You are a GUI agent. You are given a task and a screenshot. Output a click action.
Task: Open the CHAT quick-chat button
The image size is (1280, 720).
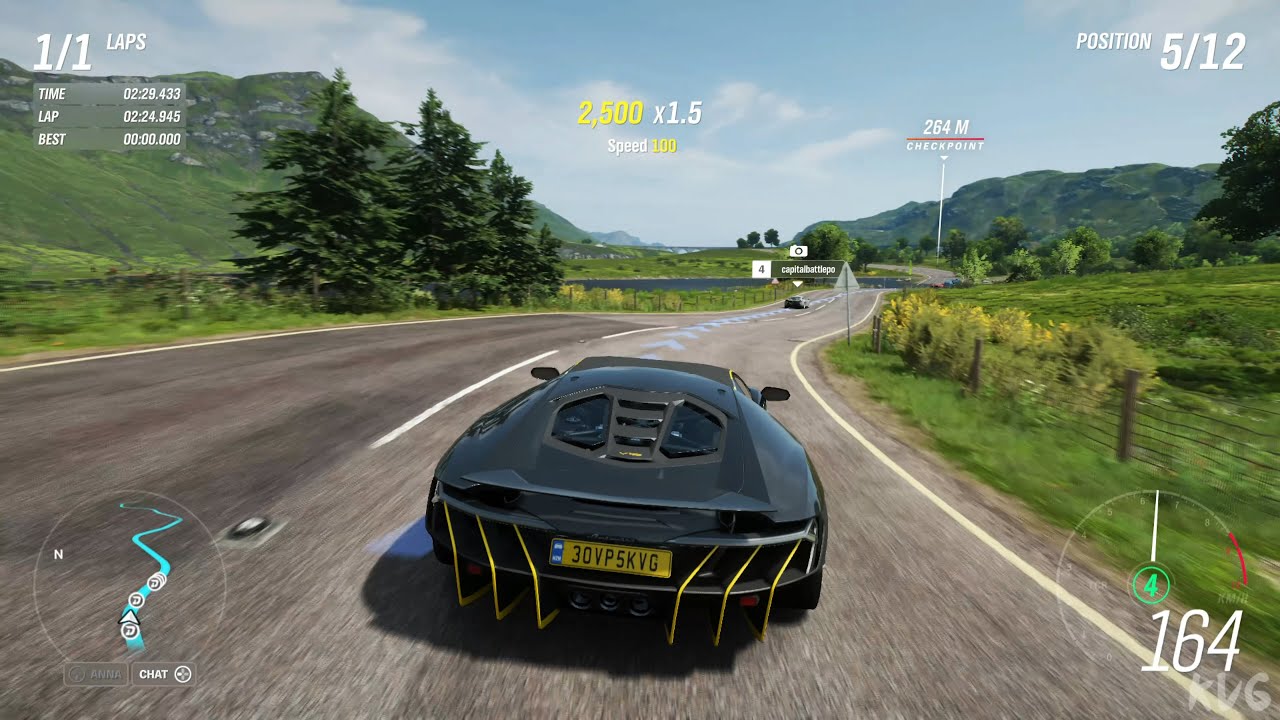point(163,674)
